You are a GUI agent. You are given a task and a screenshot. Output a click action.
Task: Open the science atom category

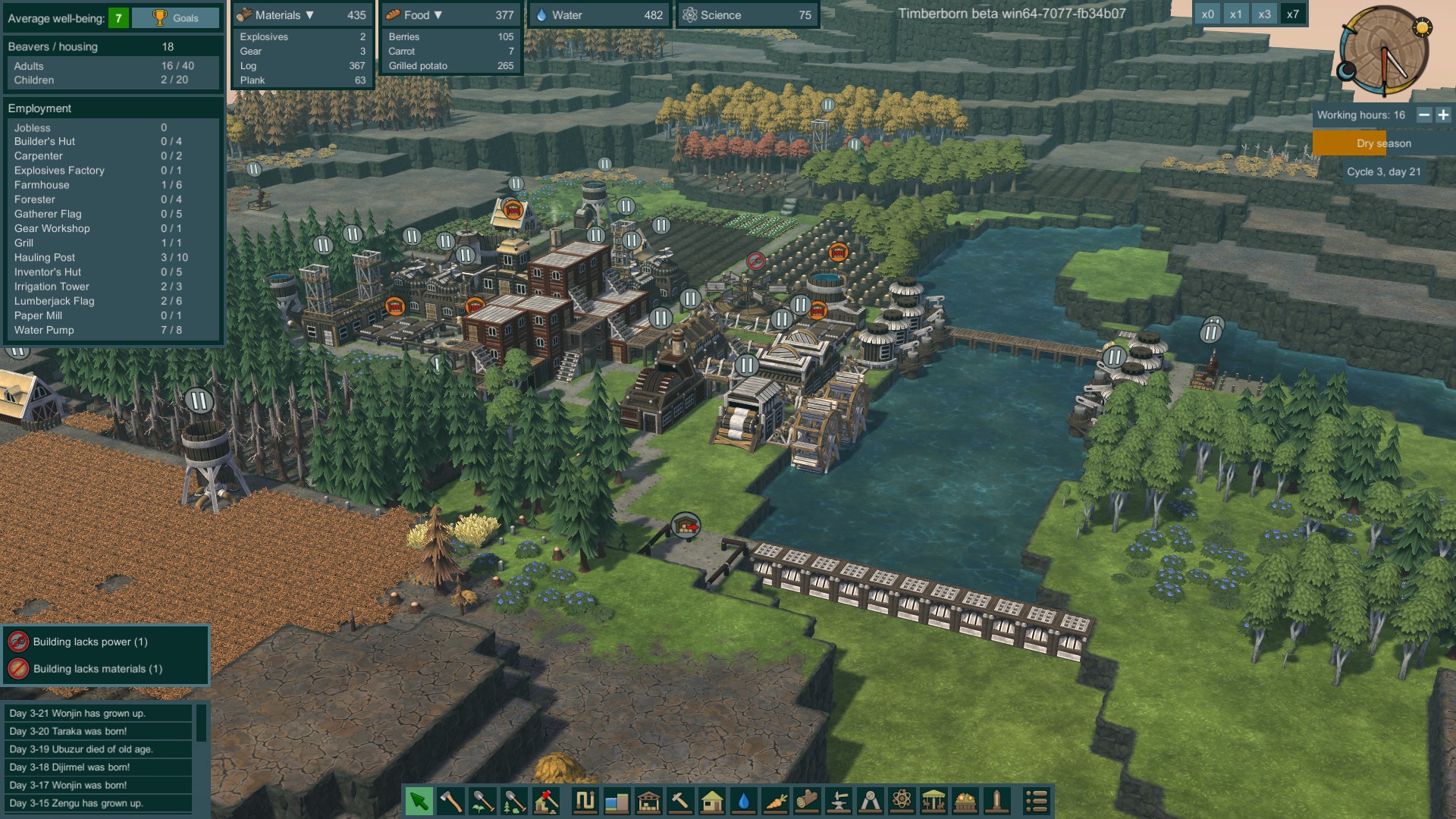click(x=902, y=801)
